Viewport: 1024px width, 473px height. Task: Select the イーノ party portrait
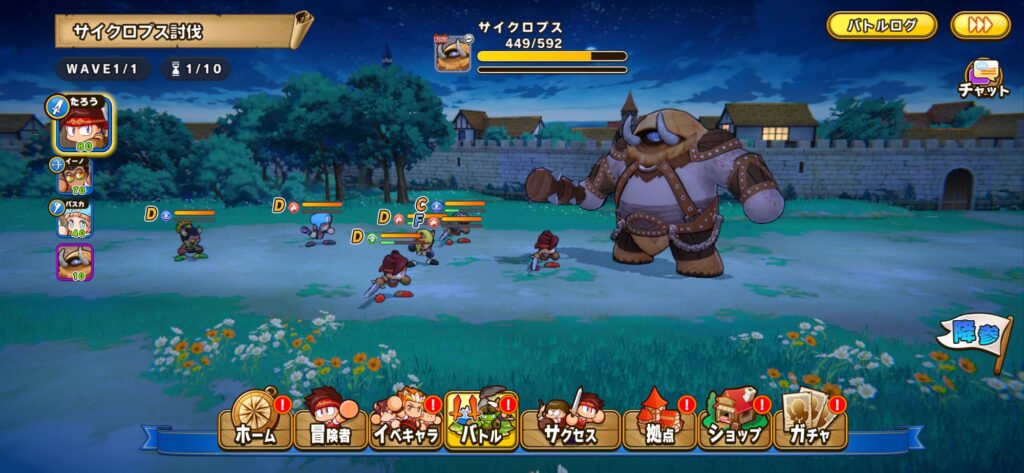tap(75, 175)
